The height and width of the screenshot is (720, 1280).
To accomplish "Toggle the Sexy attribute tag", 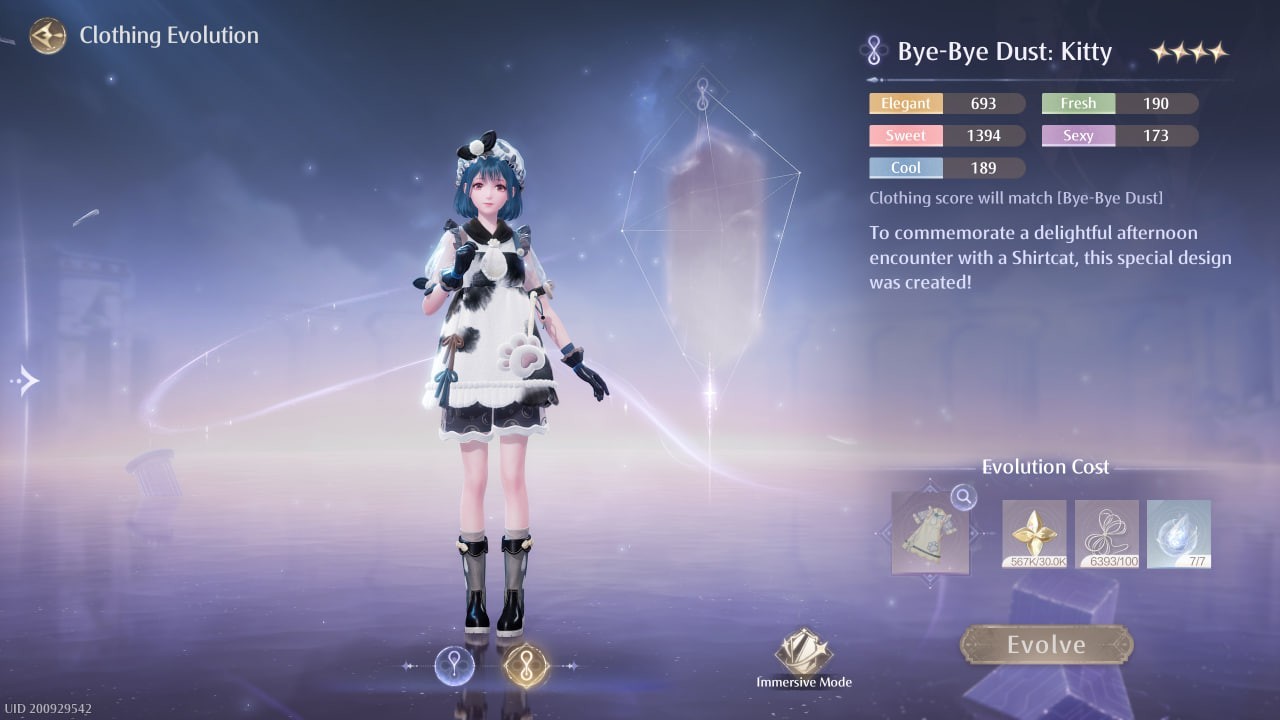I will (x=1077, y=135).
